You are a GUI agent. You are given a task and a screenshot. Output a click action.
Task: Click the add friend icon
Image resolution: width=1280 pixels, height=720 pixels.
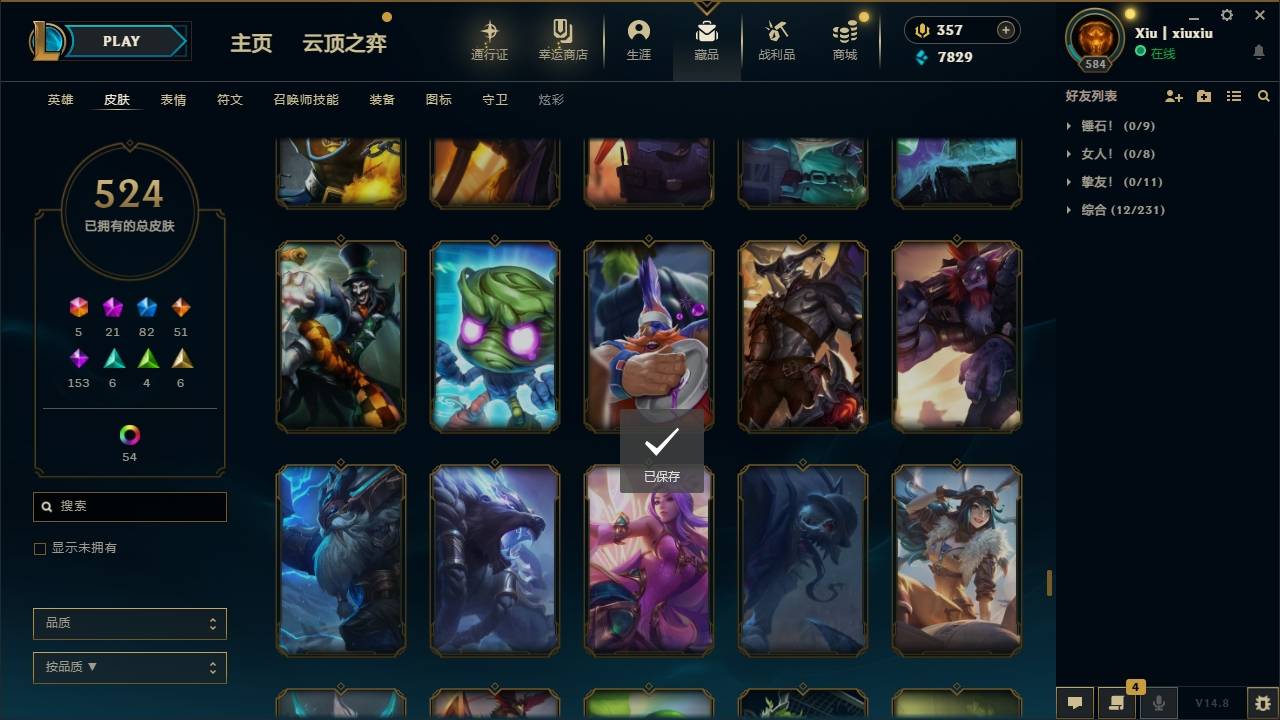click(x=1174, y=96)
